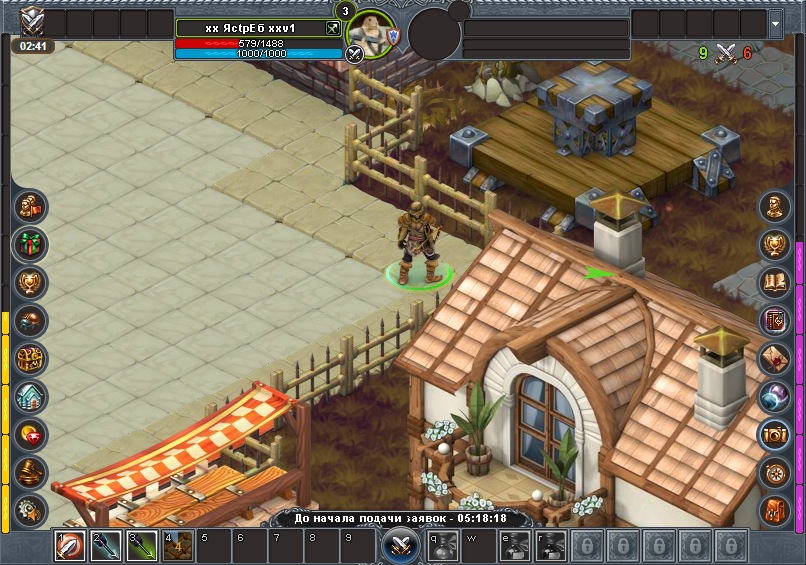806x565 pixels.
Task: Click the crossed swords battle button
Action: click(401, 546)
